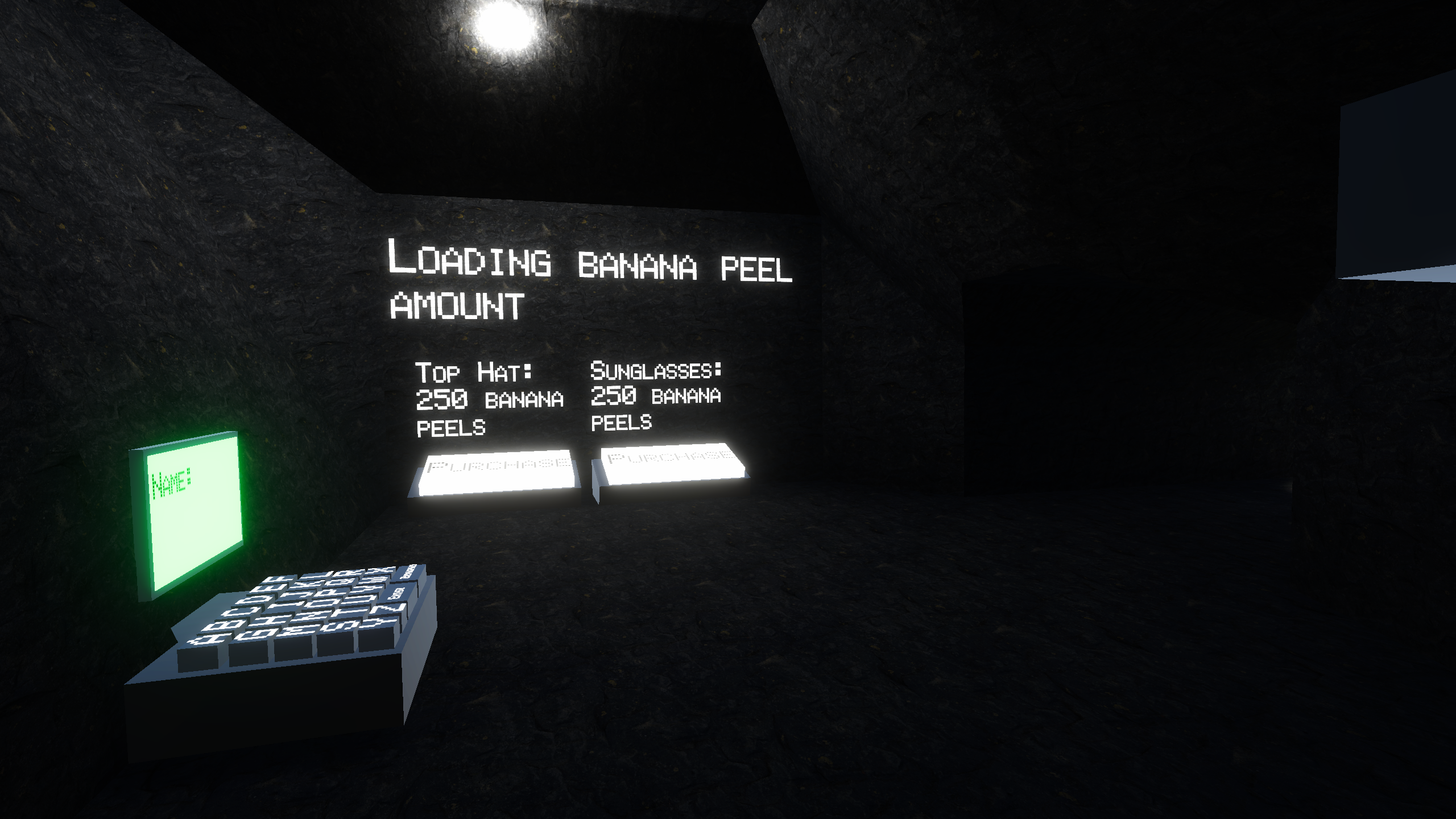Tap the Z key on the keyboard
1456x819 pixels.
pyautogui.click(x=387, y=610)
